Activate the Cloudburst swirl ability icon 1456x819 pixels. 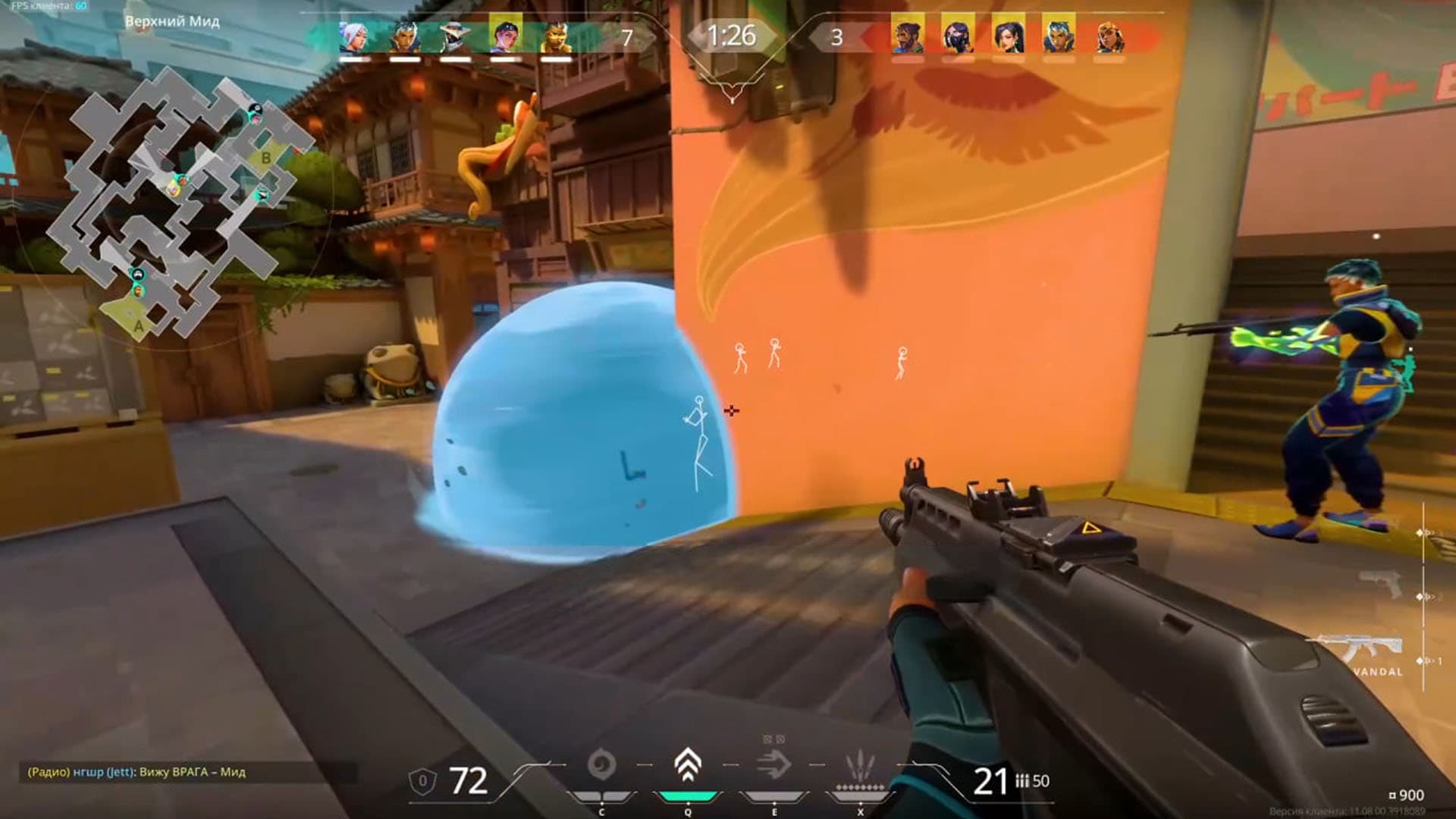601,764
